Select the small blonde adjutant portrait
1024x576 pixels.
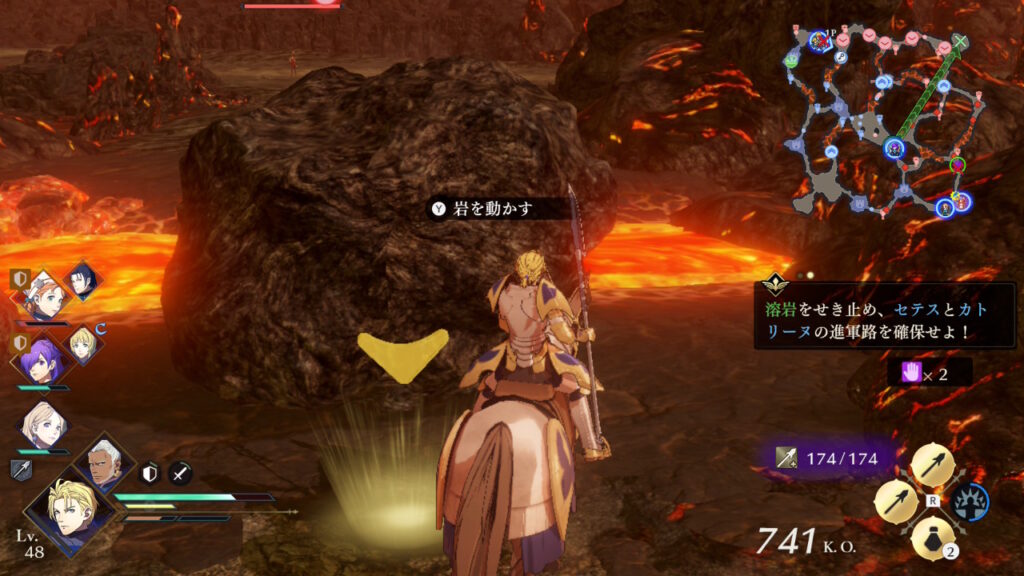click(82, 343)
